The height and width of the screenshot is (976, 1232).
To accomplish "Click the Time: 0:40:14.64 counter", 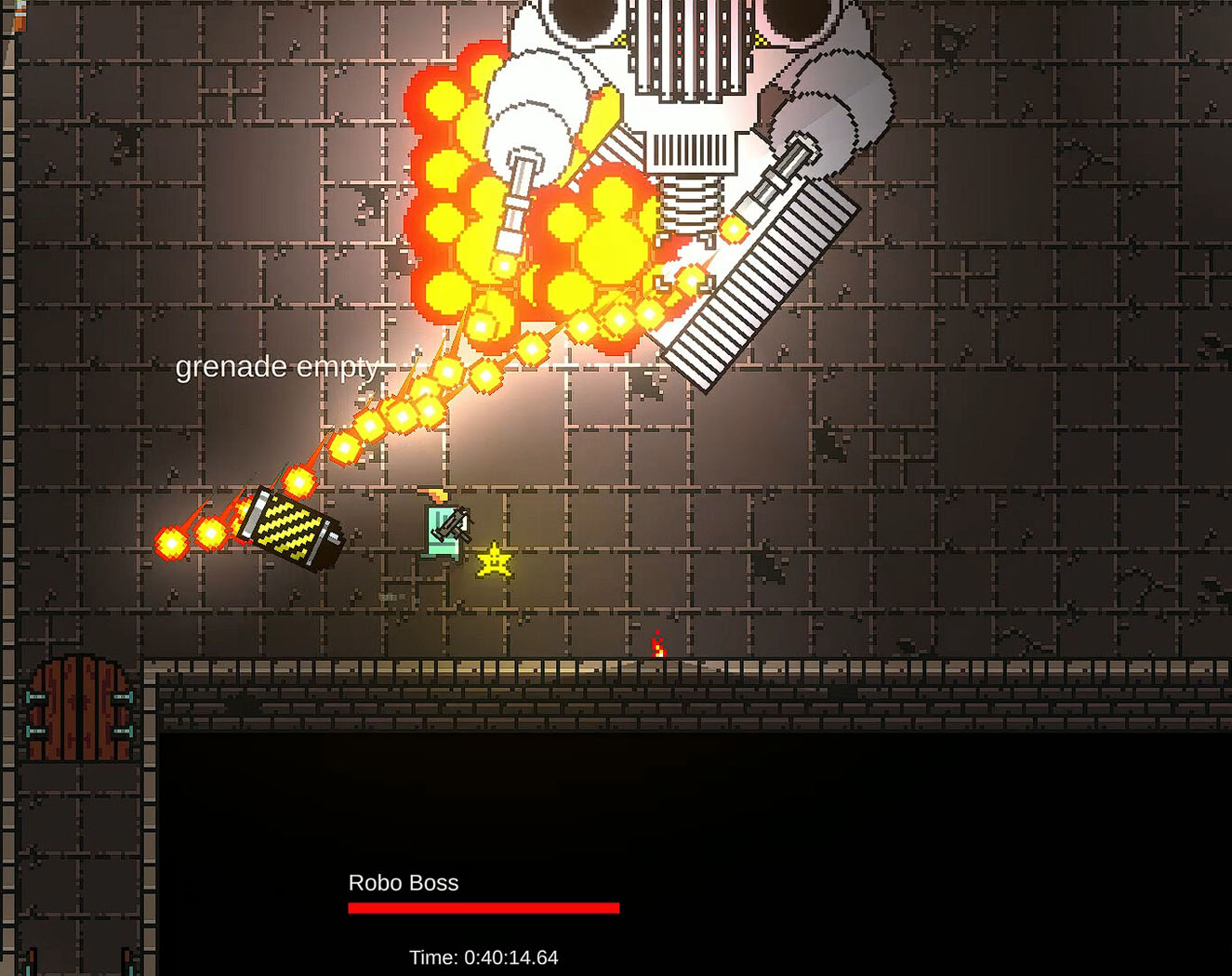I will pyautogui.click(x=484, y=956).
